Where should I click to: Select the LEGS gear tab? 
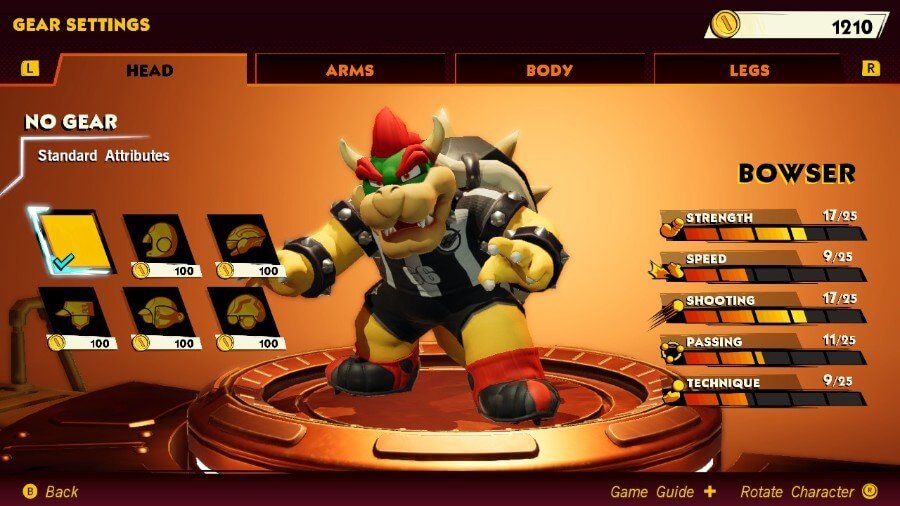coord(749,70)
